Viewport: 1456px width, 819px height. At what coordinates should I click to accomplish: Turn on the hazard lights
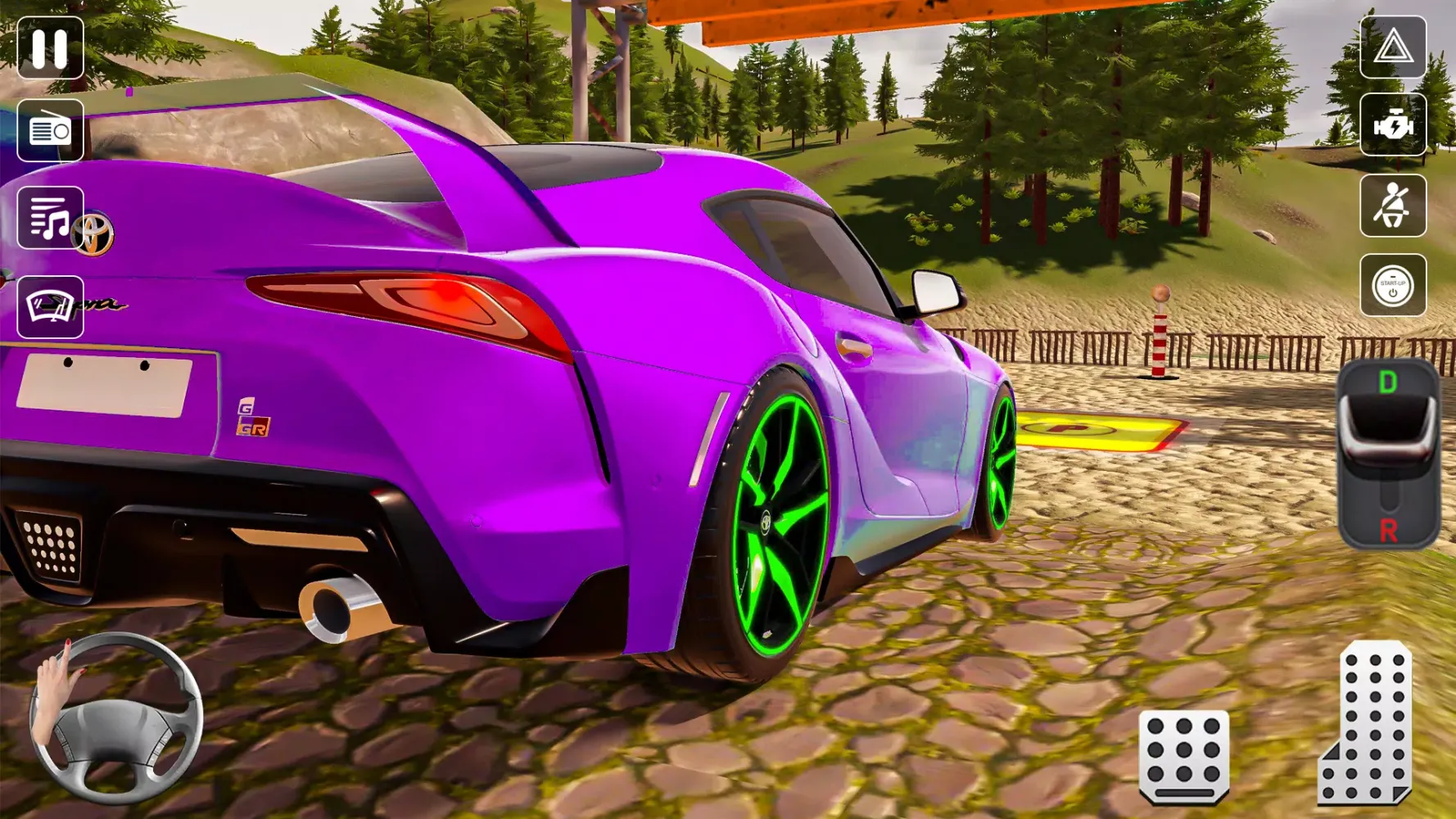point(1392,48)
